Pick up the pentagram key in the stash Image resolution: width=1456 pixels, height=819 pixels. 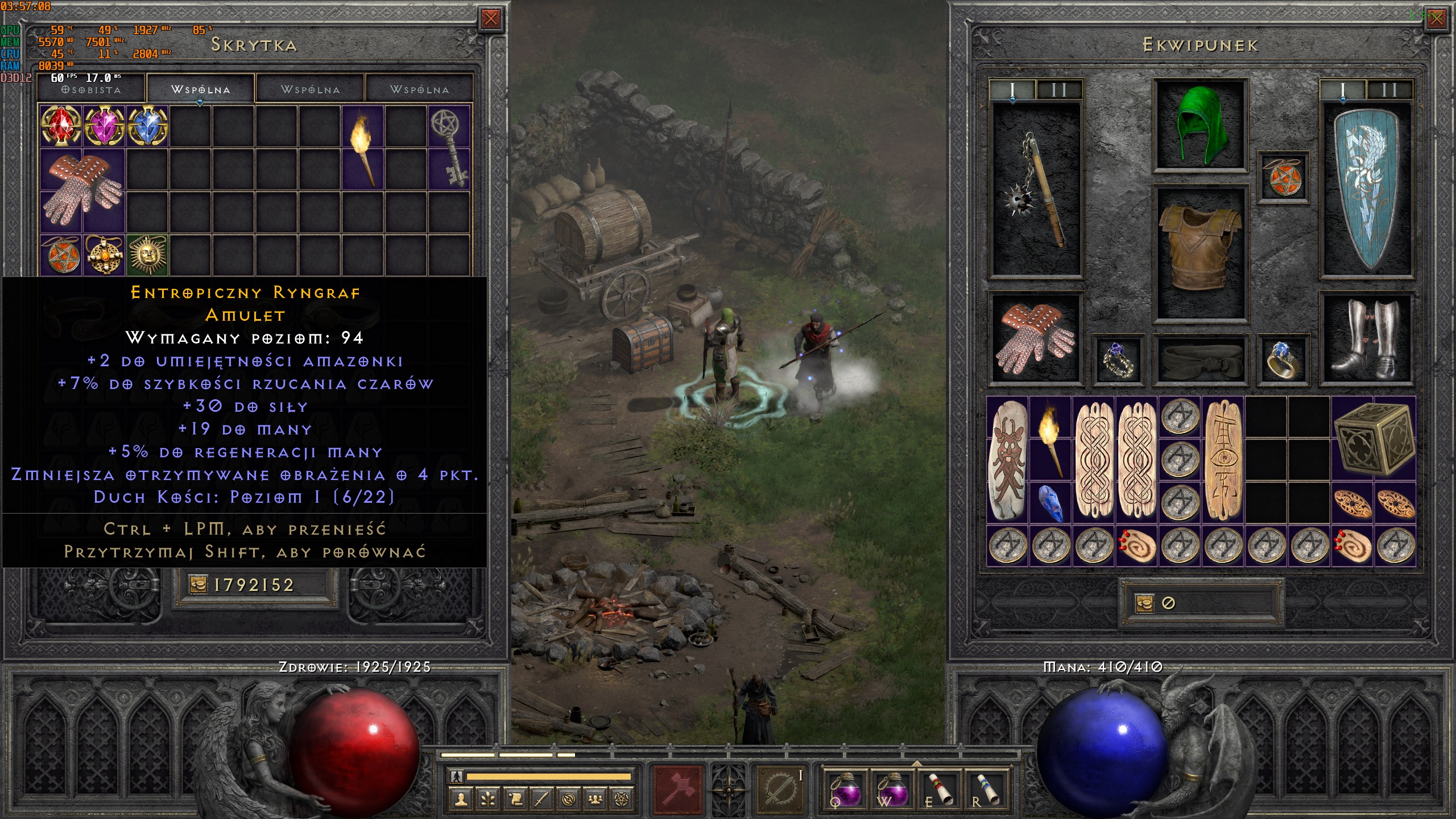(x=449, y=147)
